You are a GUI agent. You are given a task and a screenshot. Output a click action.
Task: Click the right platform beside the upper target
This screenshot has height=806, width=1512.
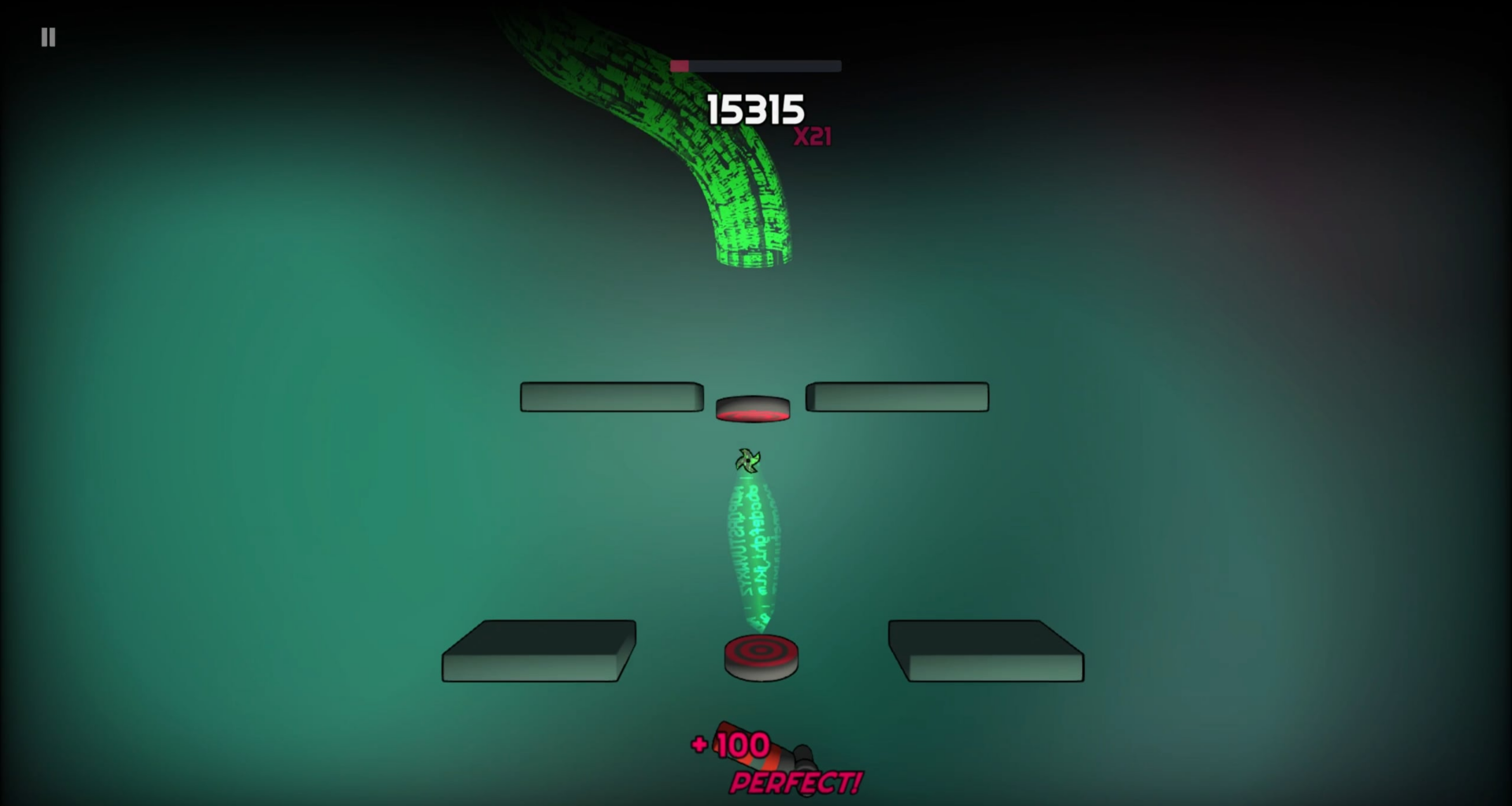(x=897, y=397)
